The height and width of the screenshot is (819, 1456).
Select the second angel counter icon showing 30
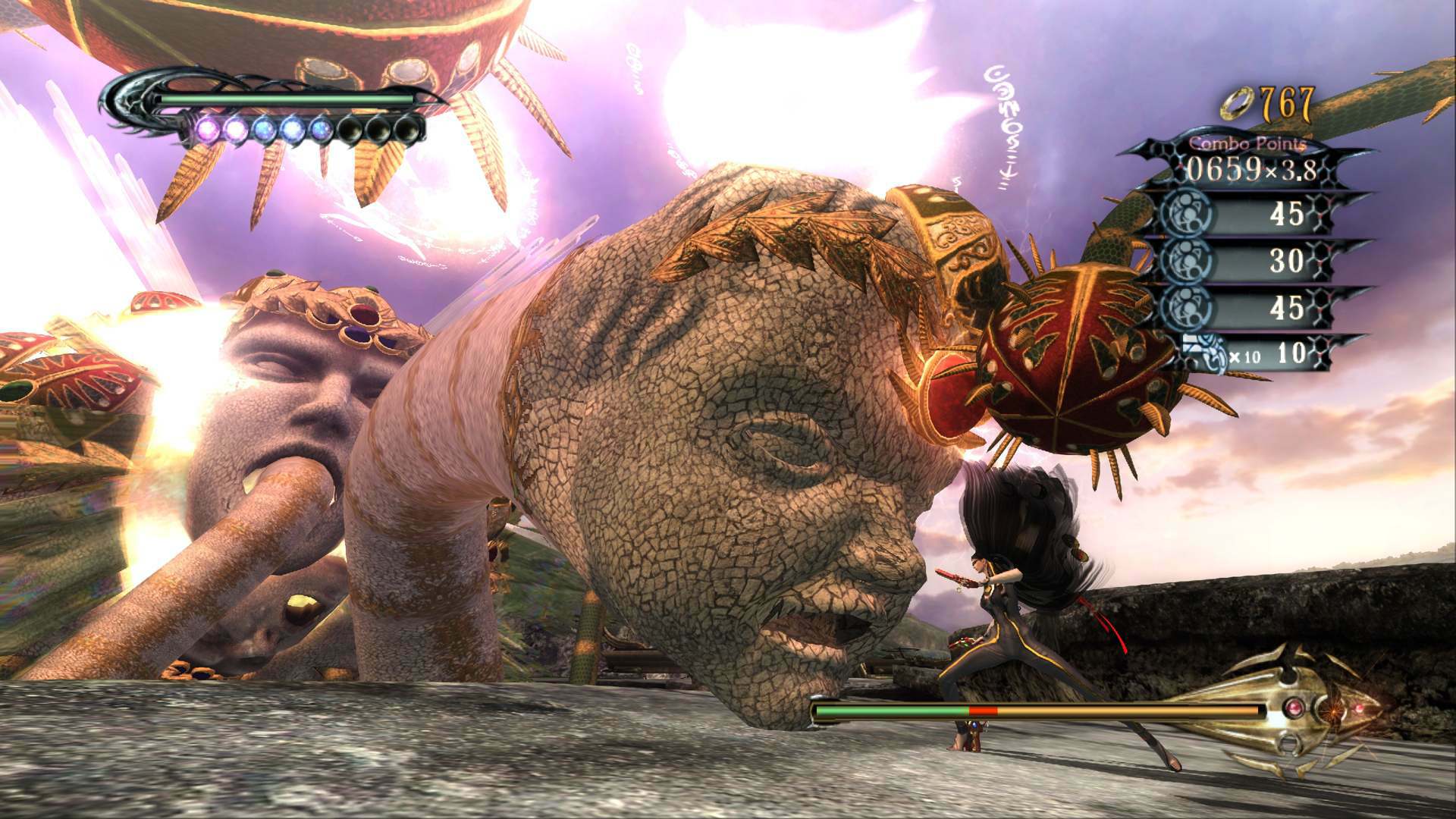(1187, 259)
